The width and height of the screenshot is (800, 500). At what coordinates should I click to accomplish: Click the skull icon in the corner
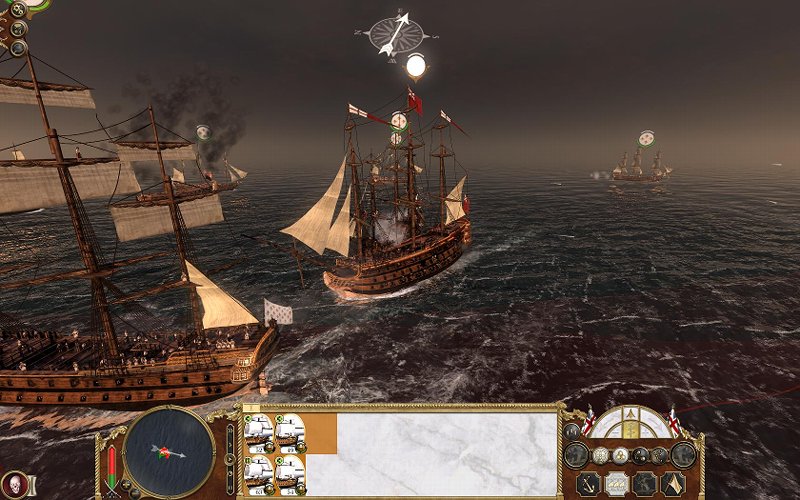pos(9,484)
